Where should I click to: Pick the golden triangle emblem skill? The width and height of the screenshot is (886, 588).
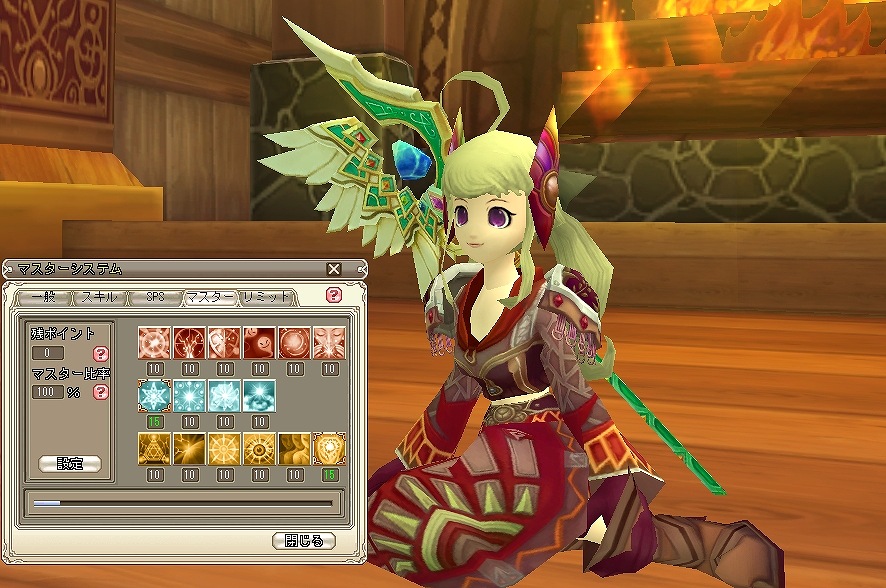[154, 449]
